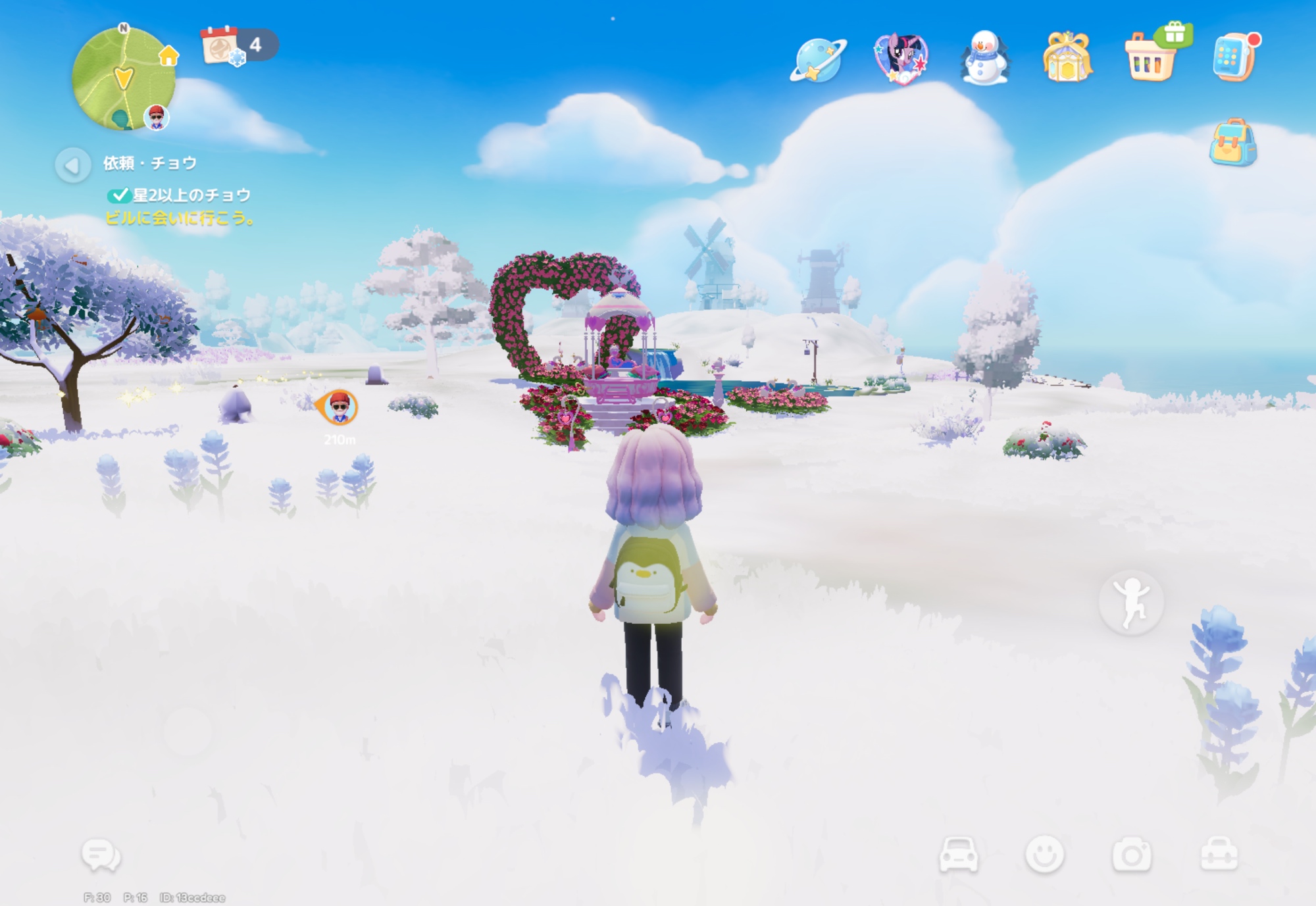
Task: Open the calendar event icon
Action: (x=222, y=46)
